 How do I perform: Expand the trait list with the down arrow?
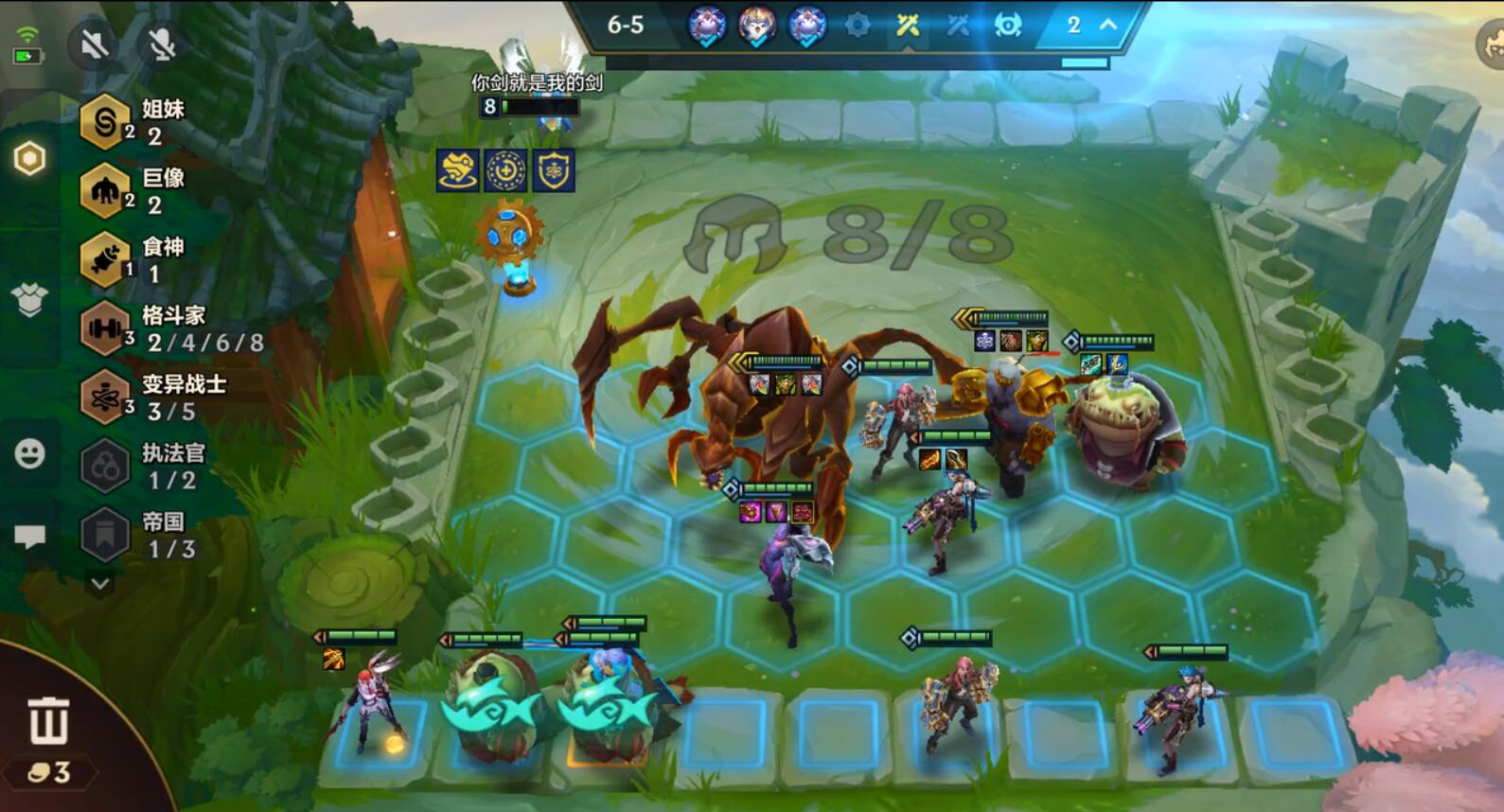click(x=100, y=584)
